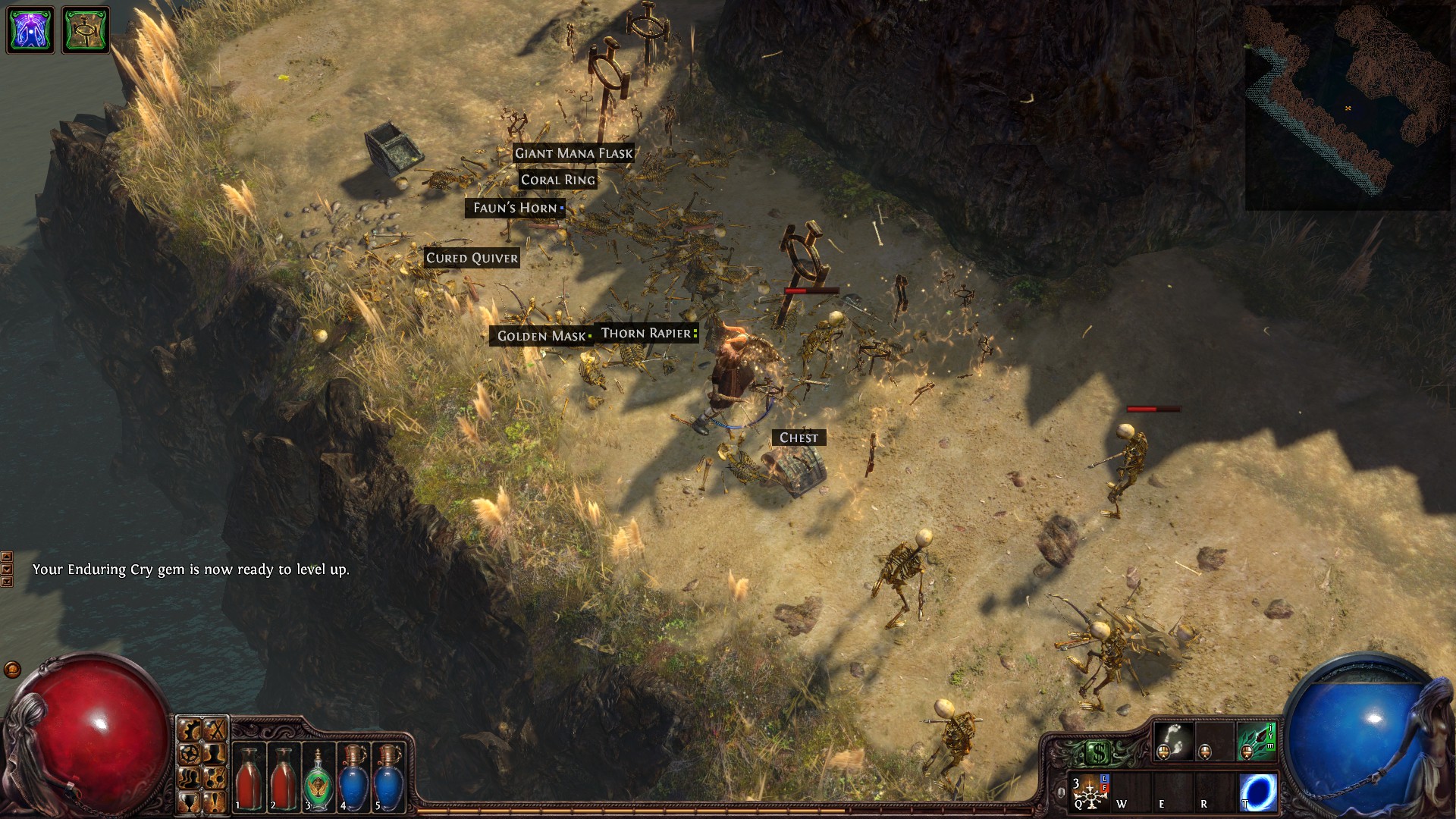Open the green dollar-sign shop button
The image size is (1456, 819).
(1099, 753)
